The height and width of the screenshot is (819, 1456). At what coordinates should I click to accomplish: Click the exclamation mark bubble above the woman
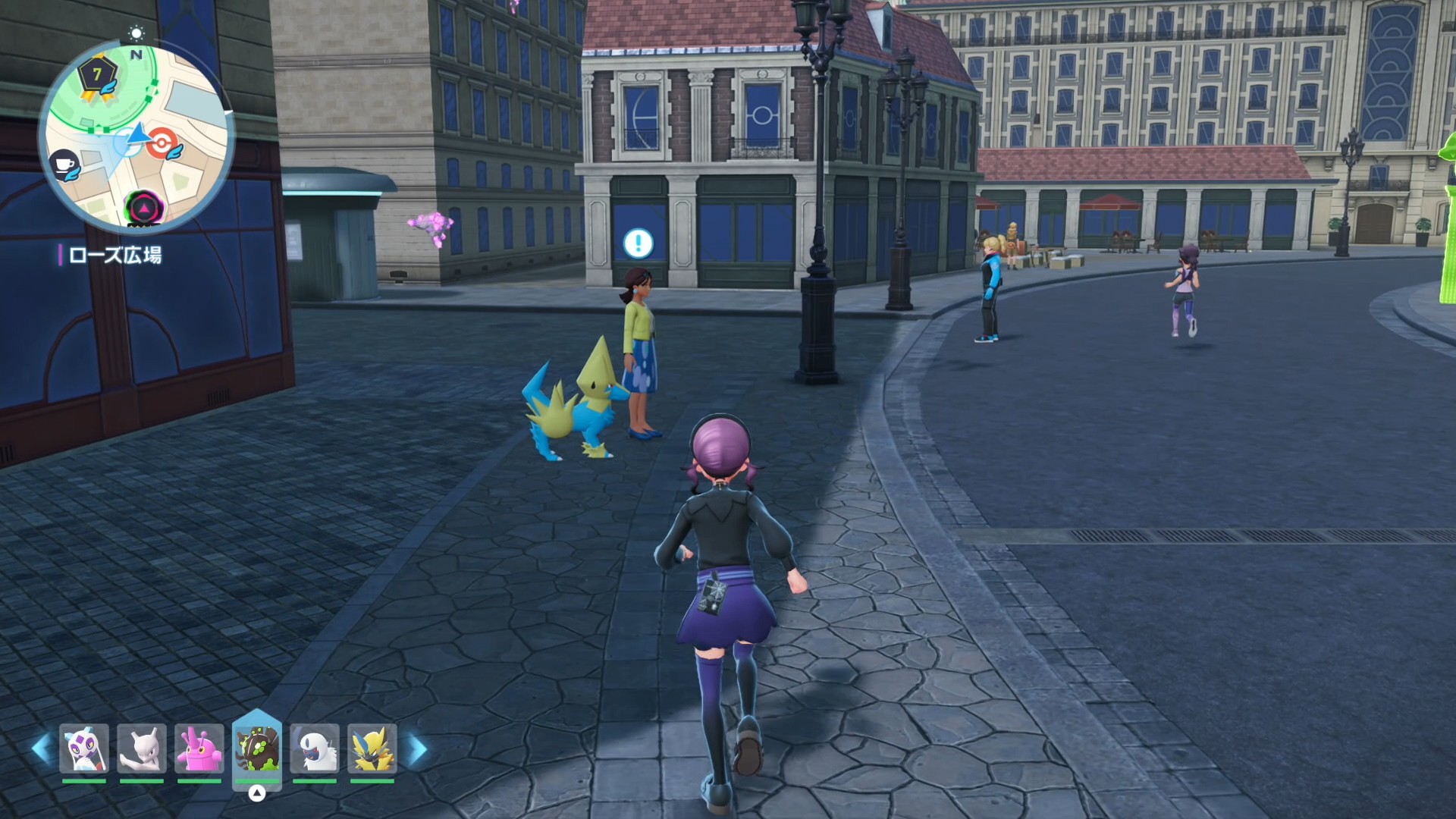point(638,243)
